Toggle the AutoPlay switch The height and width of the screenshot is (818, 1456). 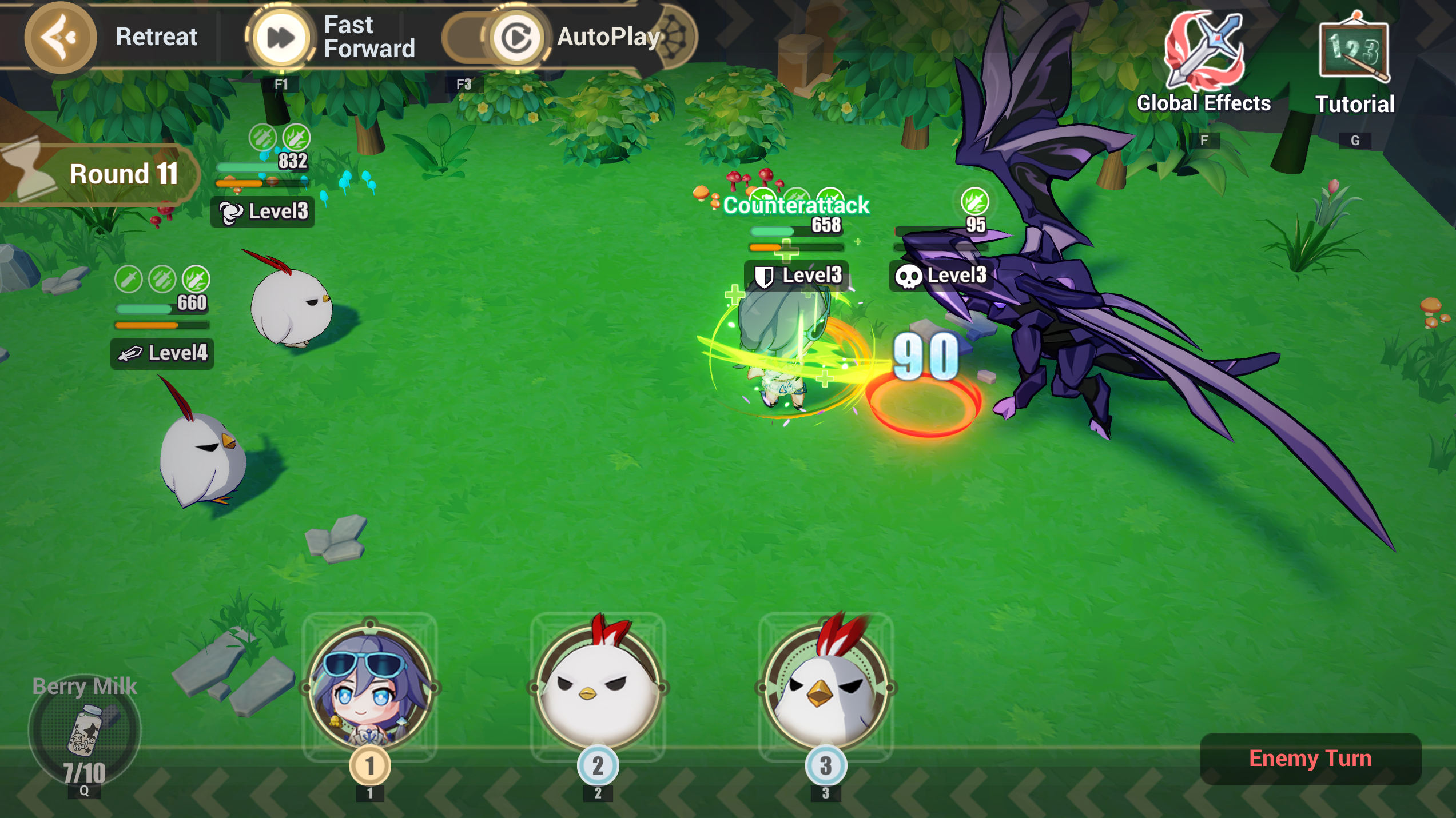point(495,38)
